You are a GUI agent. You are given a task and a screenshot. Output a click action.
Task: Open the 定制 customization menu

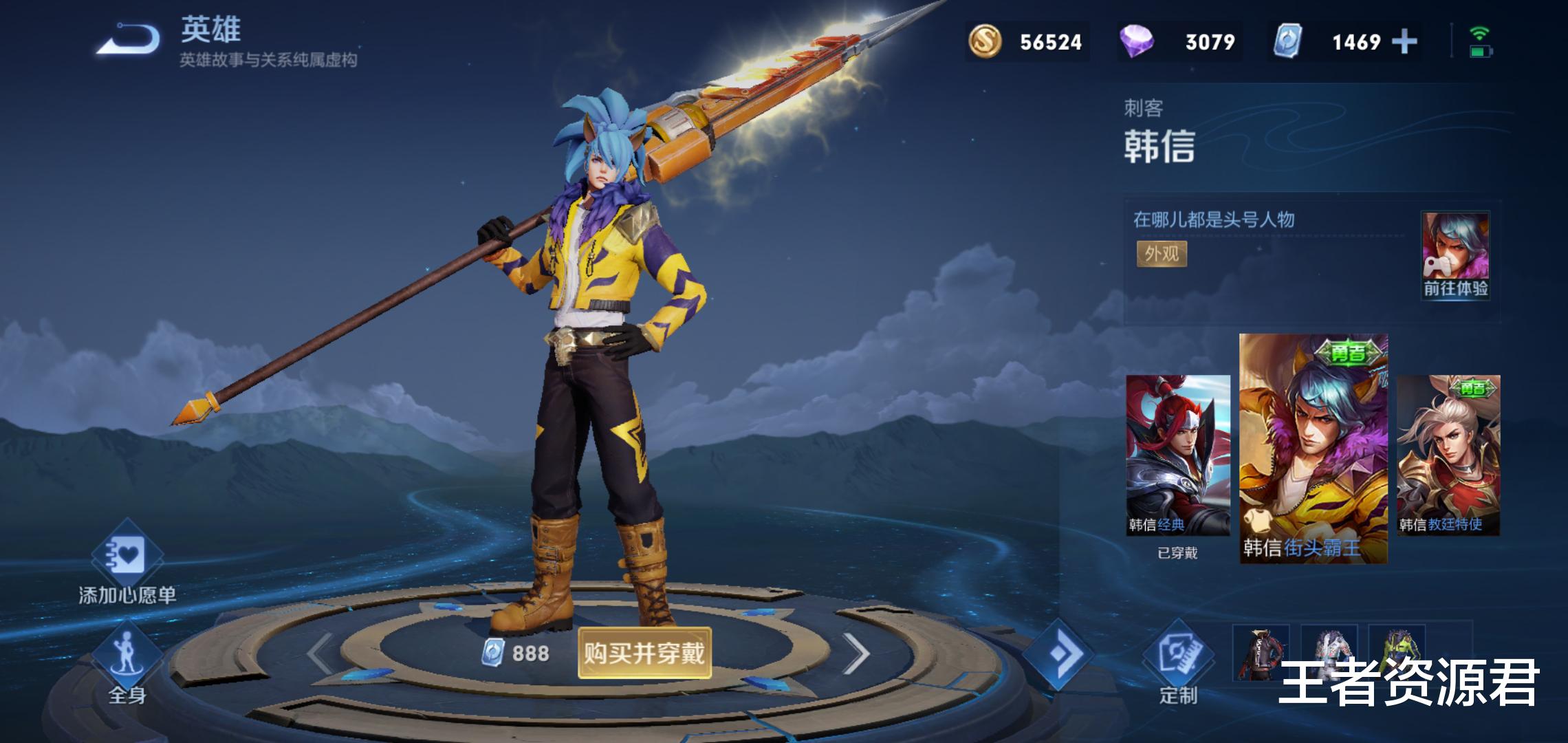(x=1177, y=662)
